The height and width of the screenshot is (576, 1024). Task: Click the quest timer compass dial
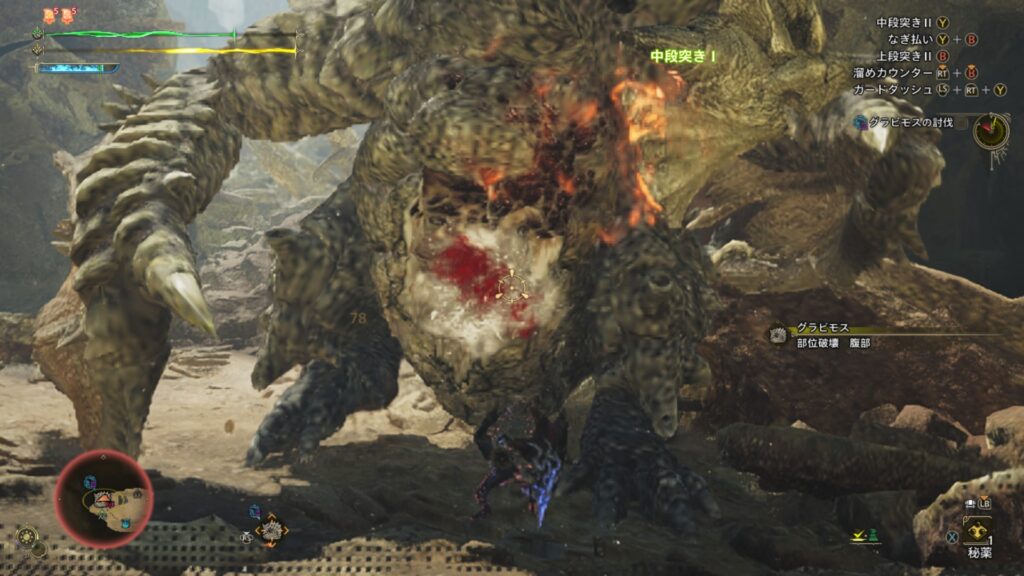click(x=991, y=131)
